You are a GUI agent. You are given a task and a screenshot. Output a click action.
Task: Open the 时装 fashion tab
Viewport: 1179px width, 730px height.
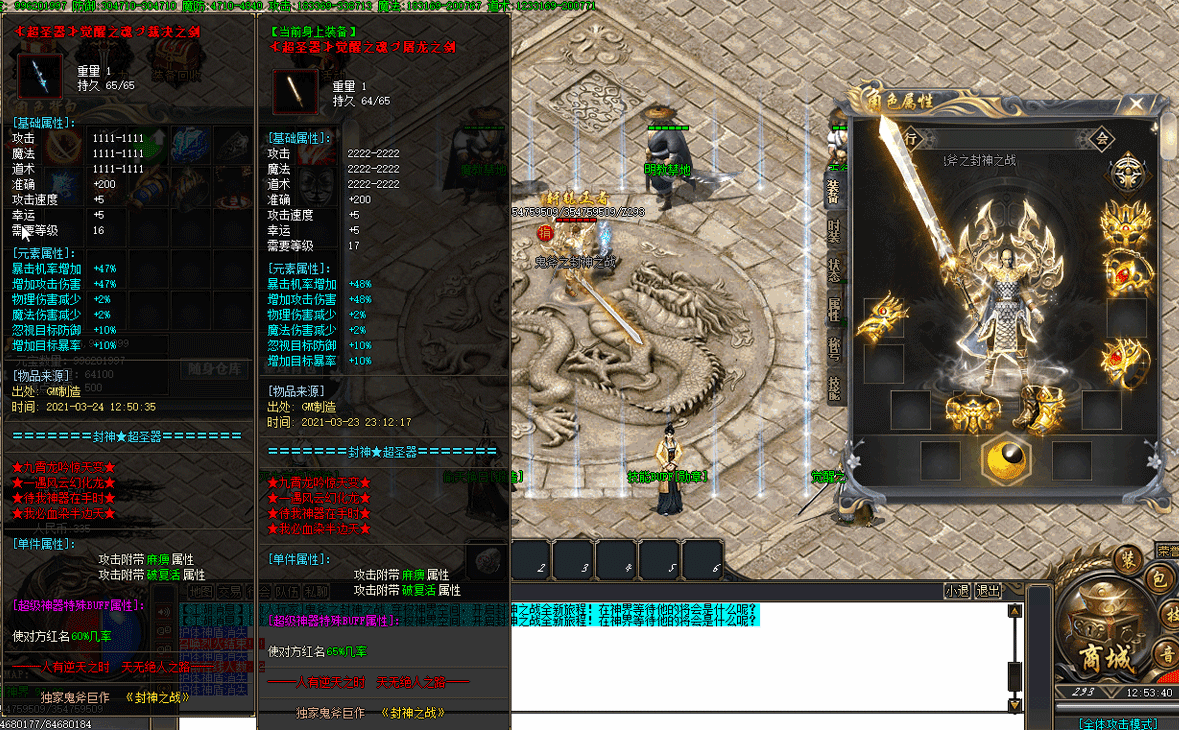point(832,229)
